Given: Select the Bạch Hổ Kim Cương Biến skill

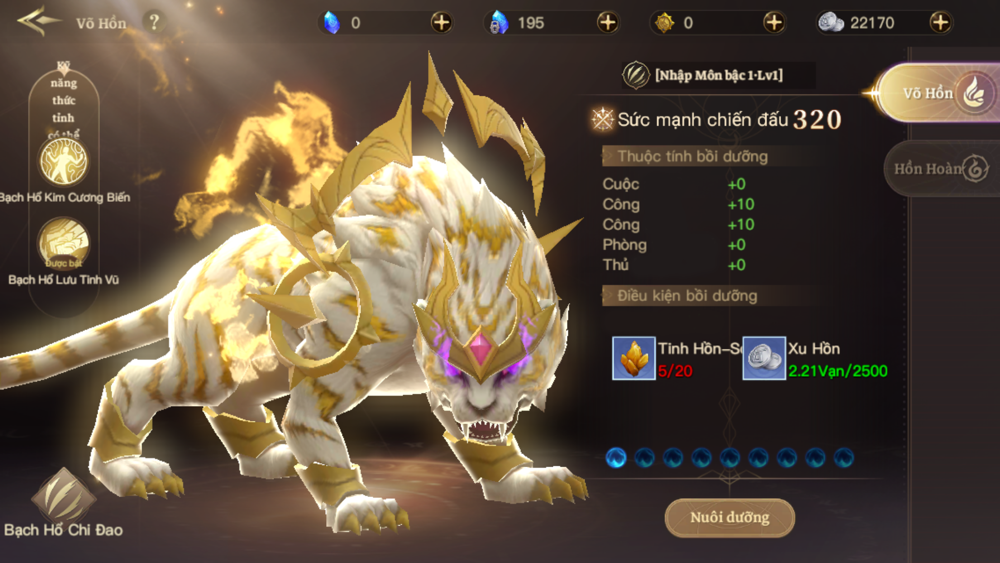Looking at the screenshot, I should click(x=63, y=161).
